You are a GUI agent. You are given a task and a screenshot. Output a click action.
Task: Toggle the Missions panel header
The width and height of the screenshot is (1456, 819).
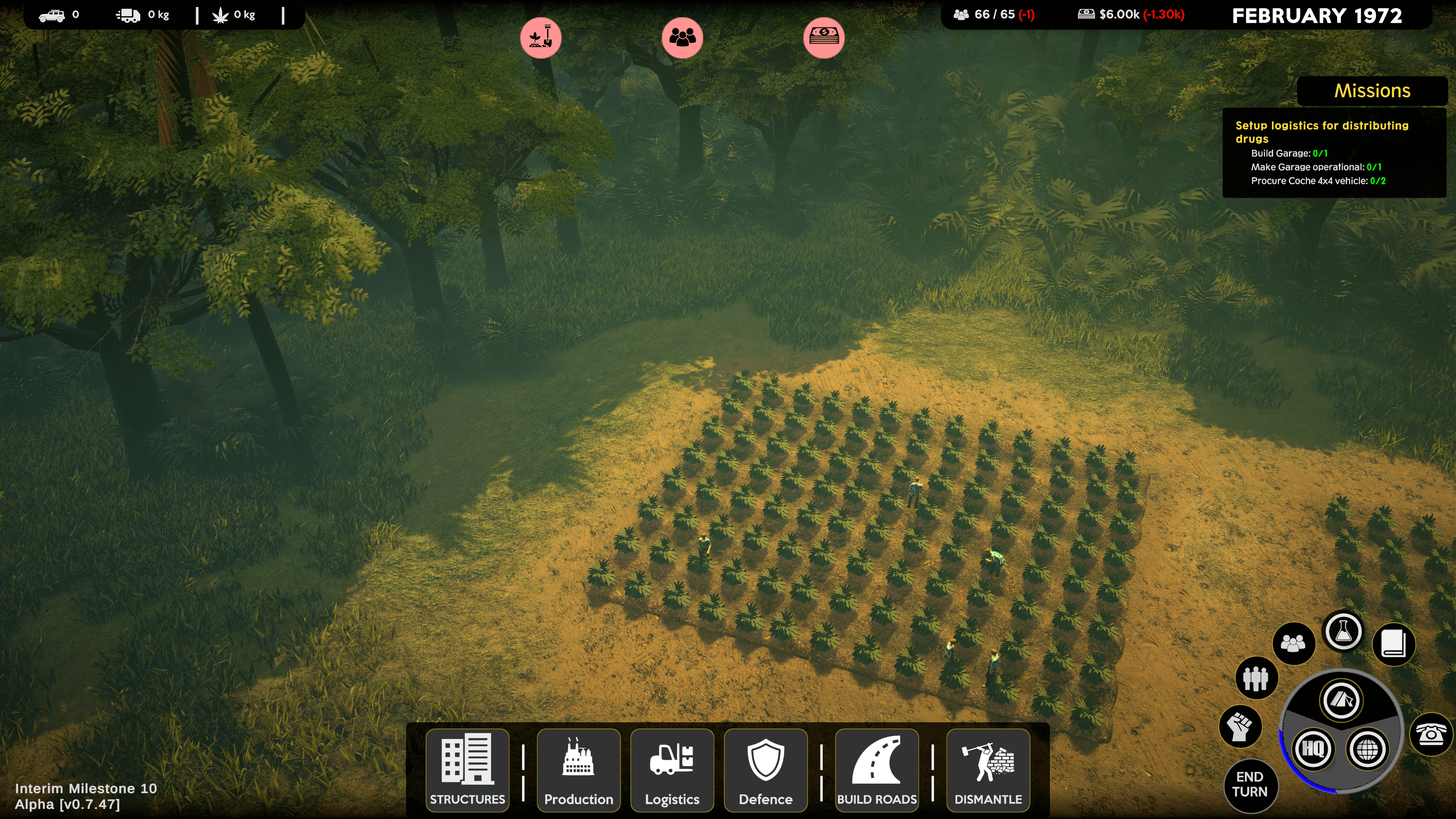click(x=1372, y=91)
